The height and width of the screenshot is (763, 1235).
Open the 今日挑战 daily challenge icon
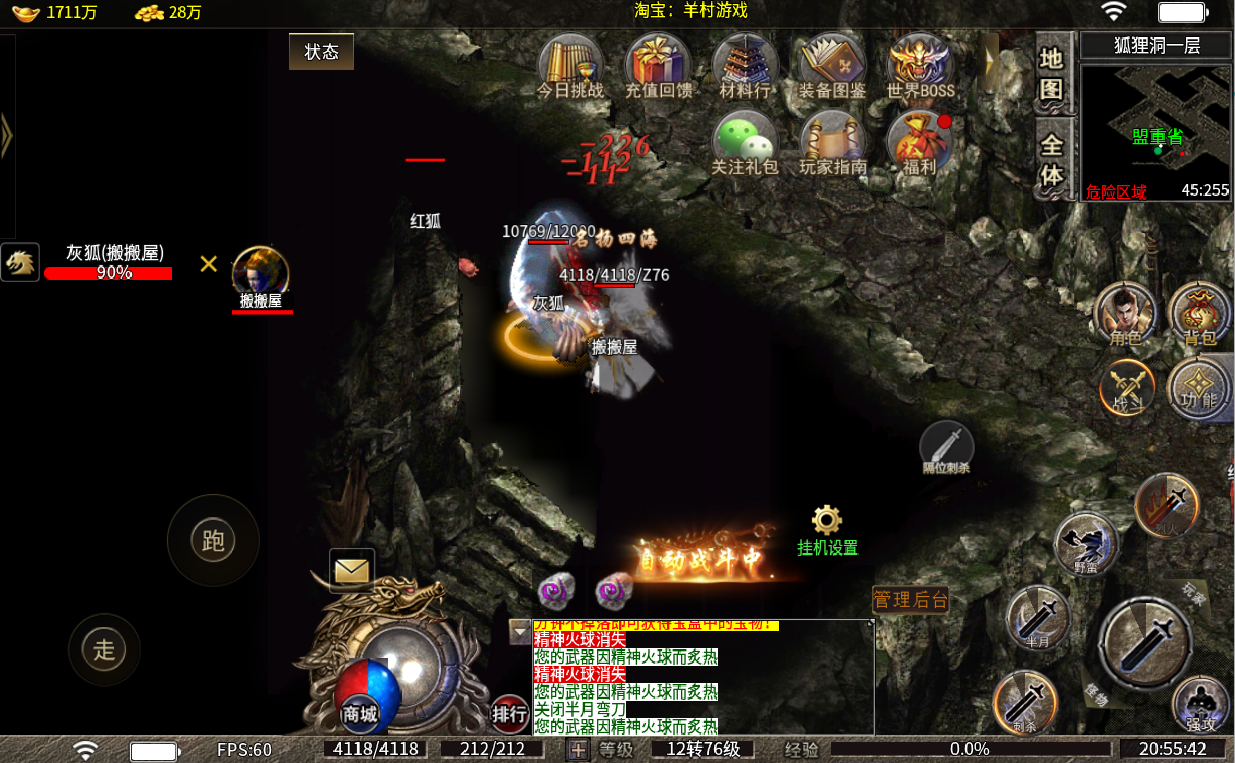[x=570, y=66]
